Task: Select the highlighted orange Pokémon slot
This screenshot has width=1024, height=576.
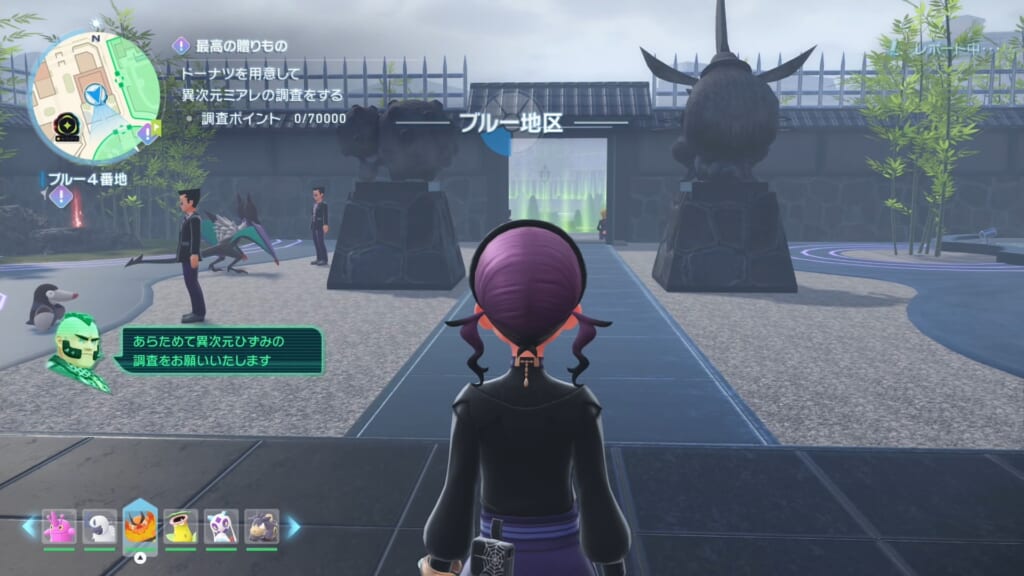Action: click(140, 526)
